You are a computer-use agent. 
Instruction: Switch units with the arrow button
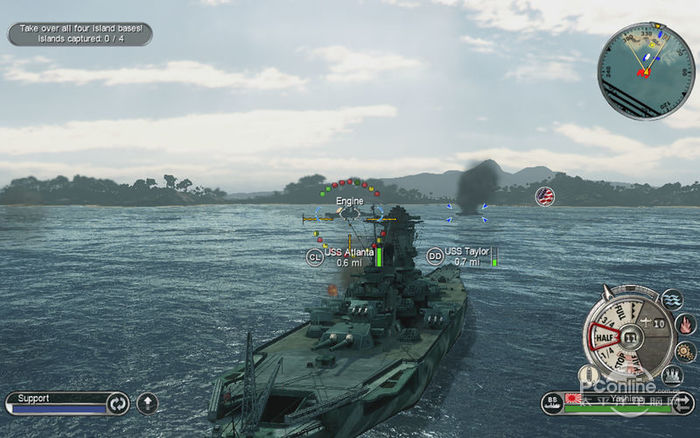(x=684, y=404)
